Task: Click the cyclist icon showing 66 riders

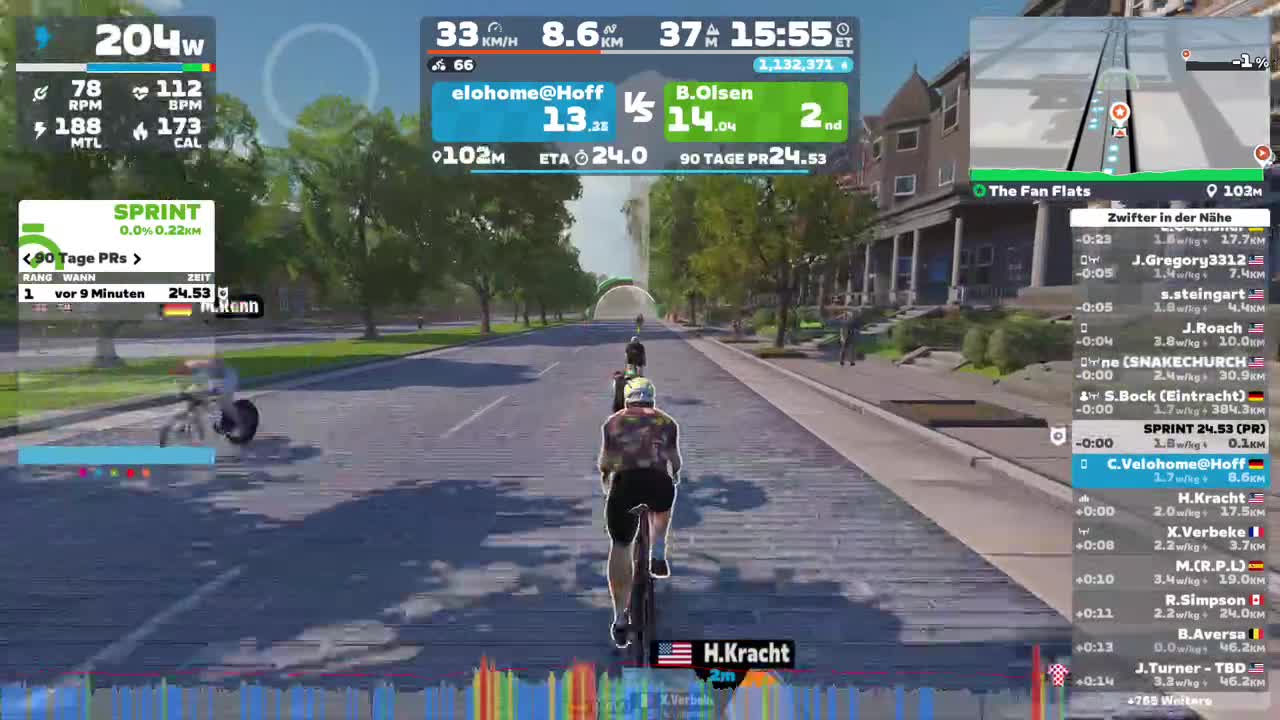Action: [x=441, y=65]
